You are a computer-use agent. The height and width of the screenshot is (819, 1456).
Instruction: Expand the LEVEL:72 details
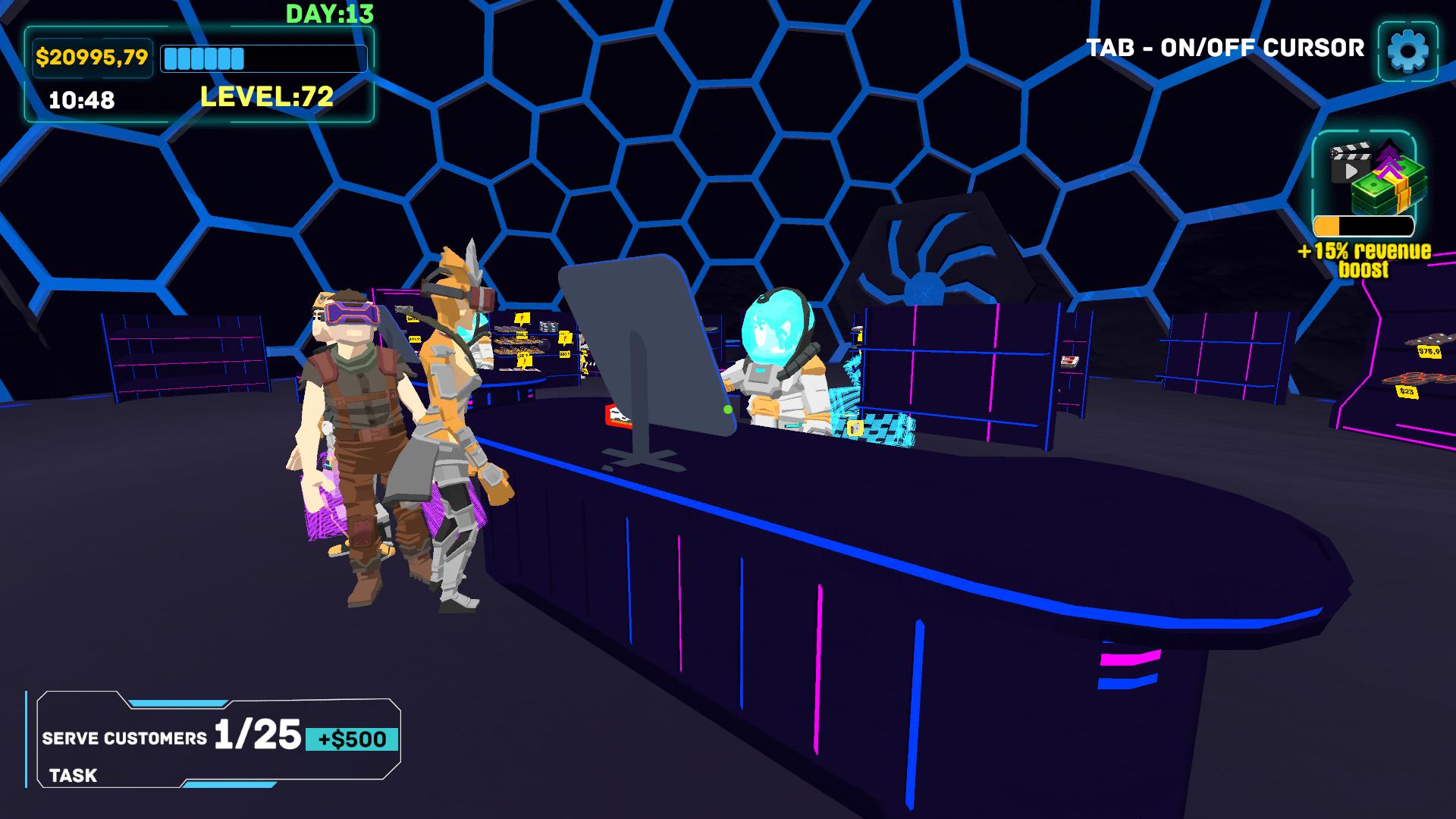click(x=267, y=96)
